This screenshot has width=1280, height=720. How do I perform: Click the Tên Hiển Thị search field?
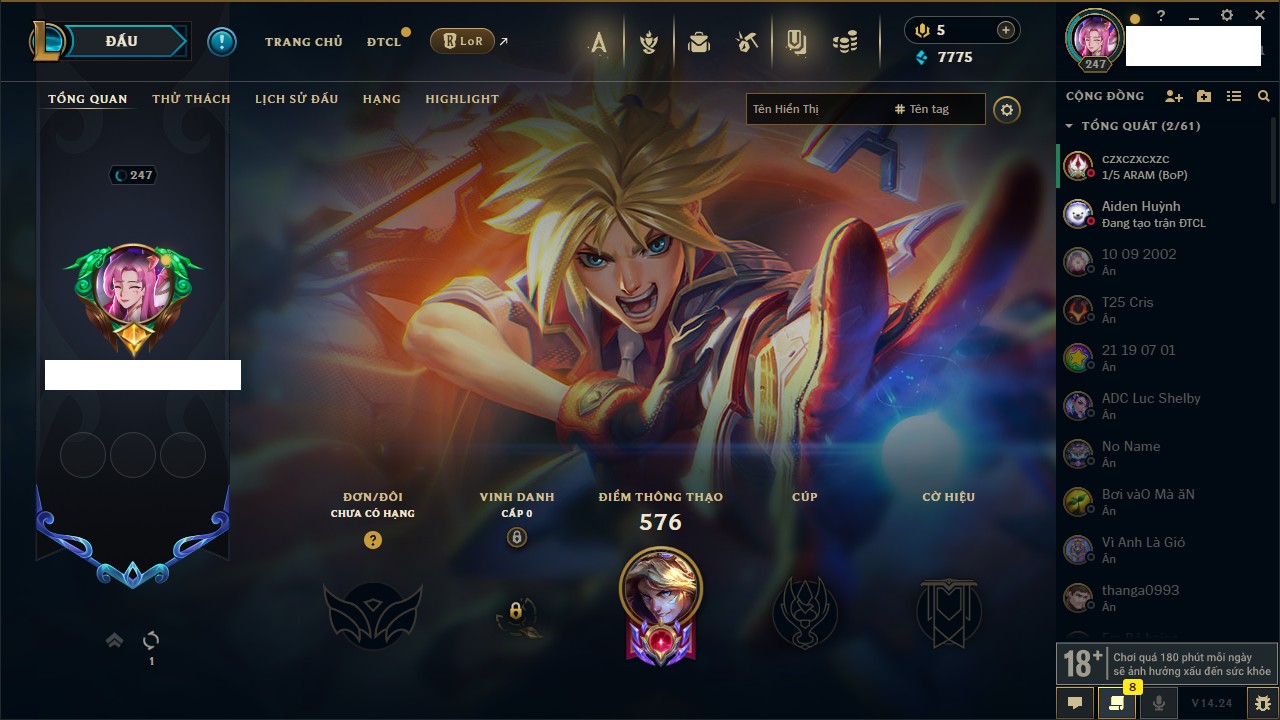coord(815,109)
